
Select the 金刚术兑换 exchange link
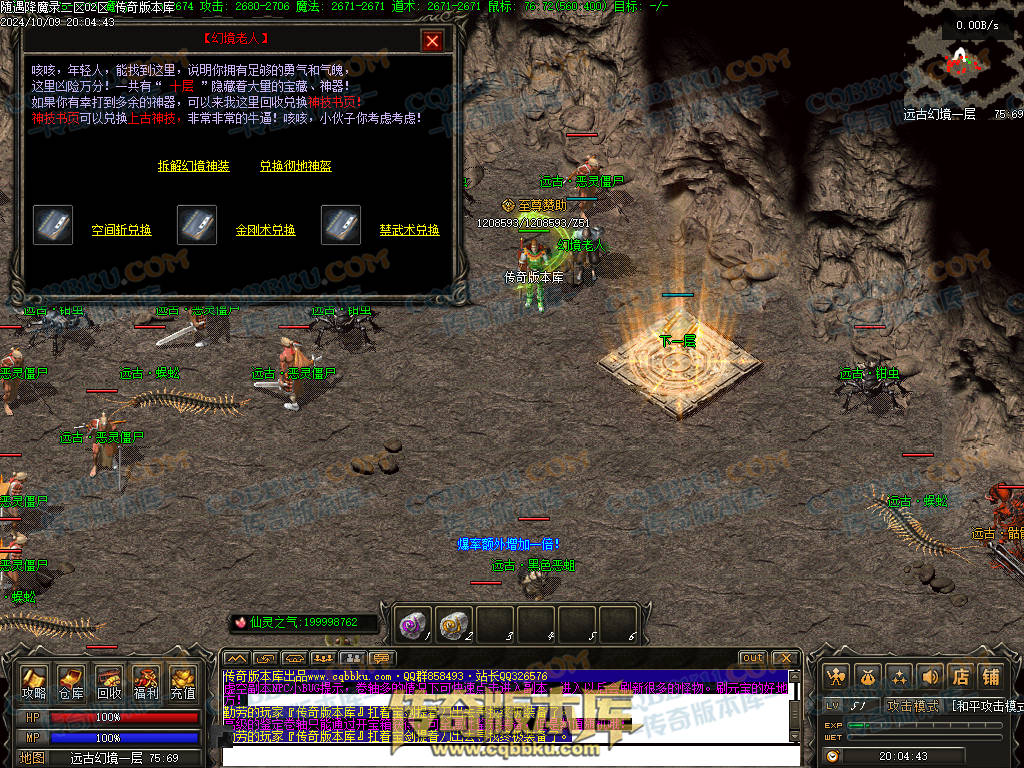266,230
